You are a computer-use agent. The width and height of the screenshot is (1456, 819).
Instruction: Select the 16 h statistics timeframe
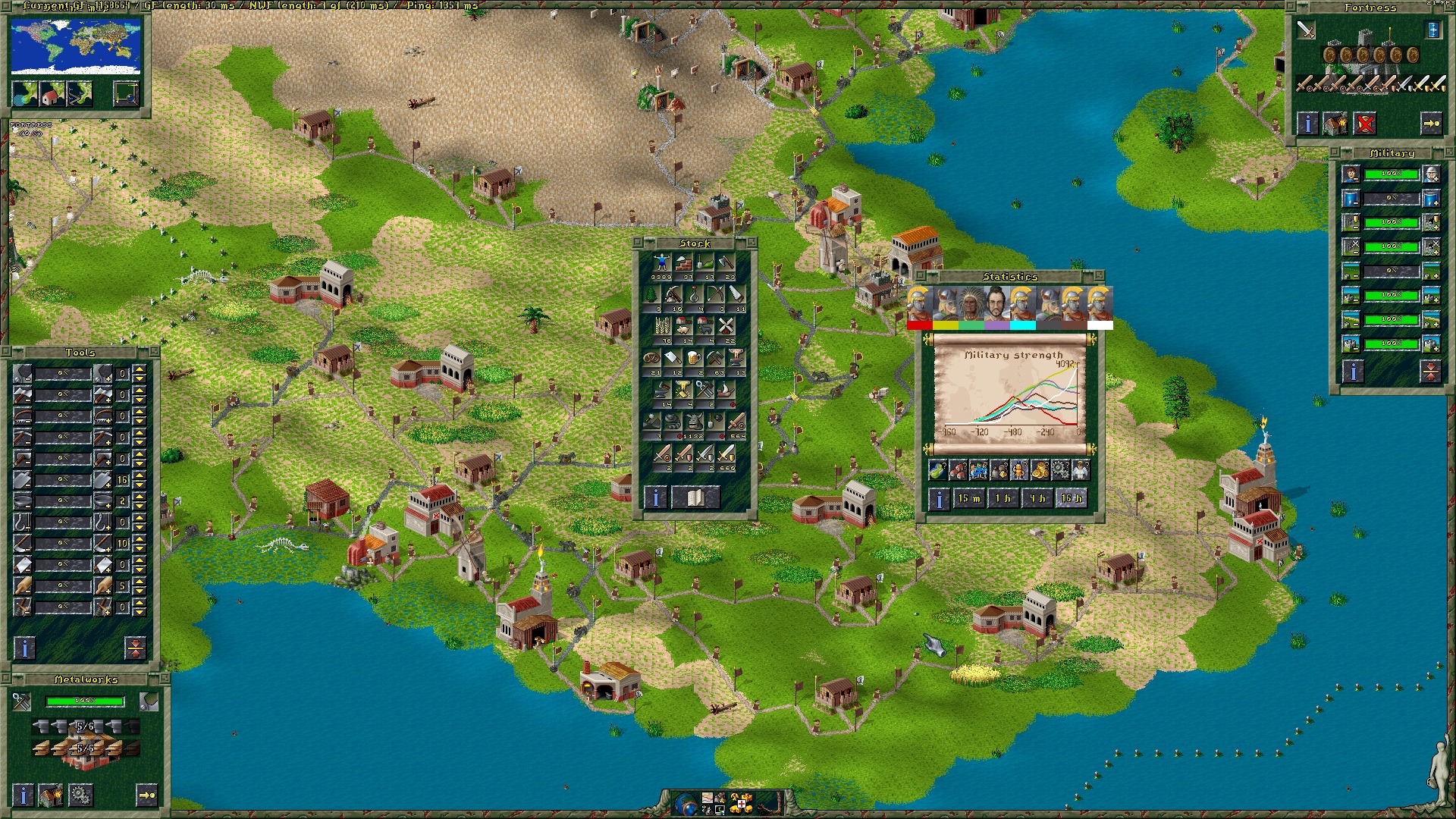click(x=1072, y=498)
